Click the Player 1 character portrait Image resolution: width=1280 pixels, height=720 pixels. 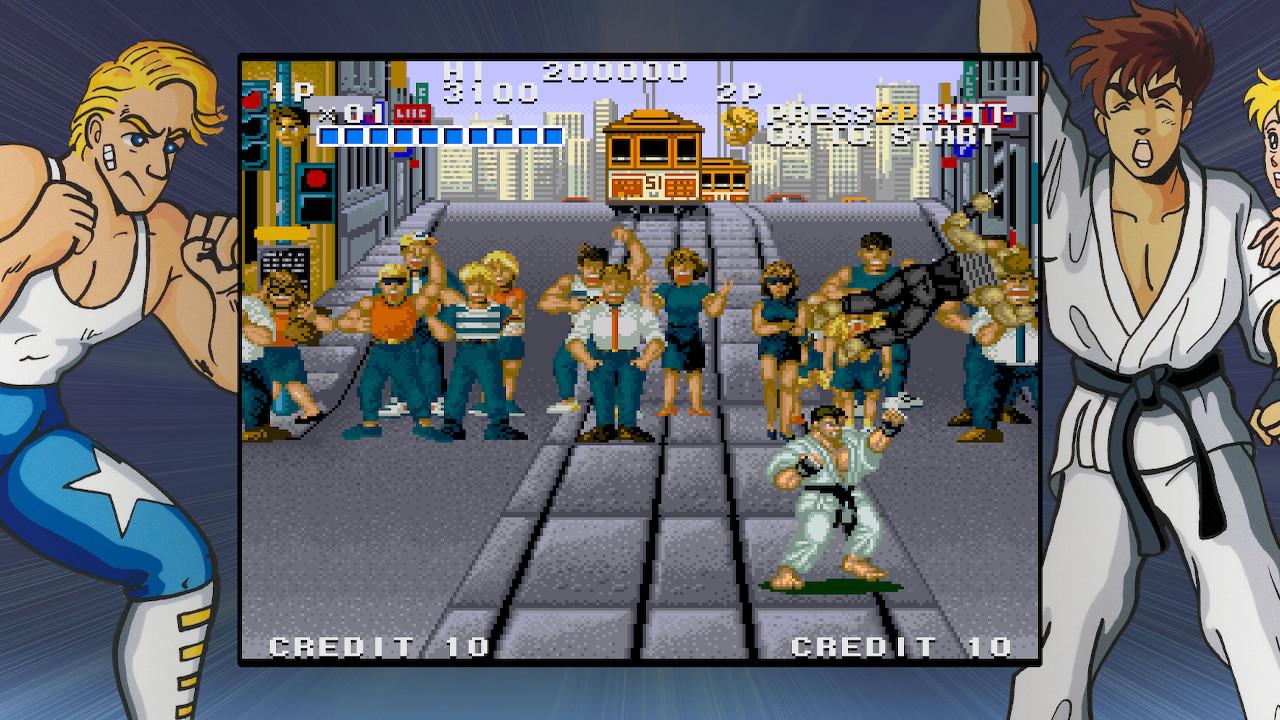click(289, 127)
